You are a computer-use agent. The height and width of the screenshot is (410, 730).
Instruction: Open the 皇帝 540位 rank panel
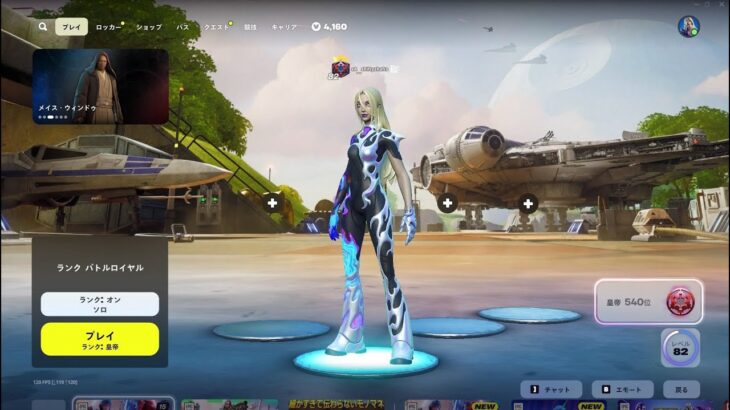coord(648,301)
